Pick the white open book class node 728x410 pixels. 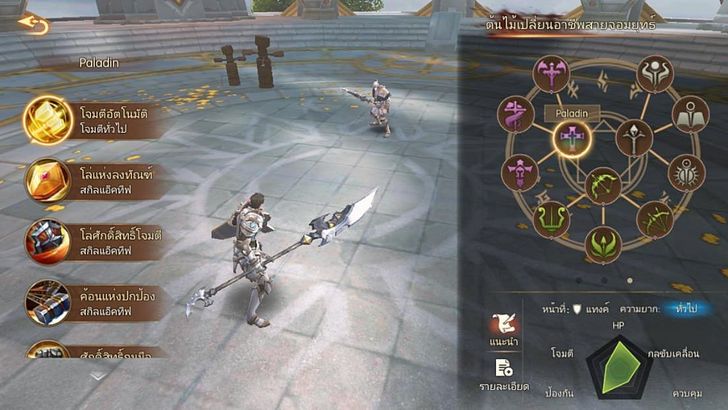tap(689, 115)
